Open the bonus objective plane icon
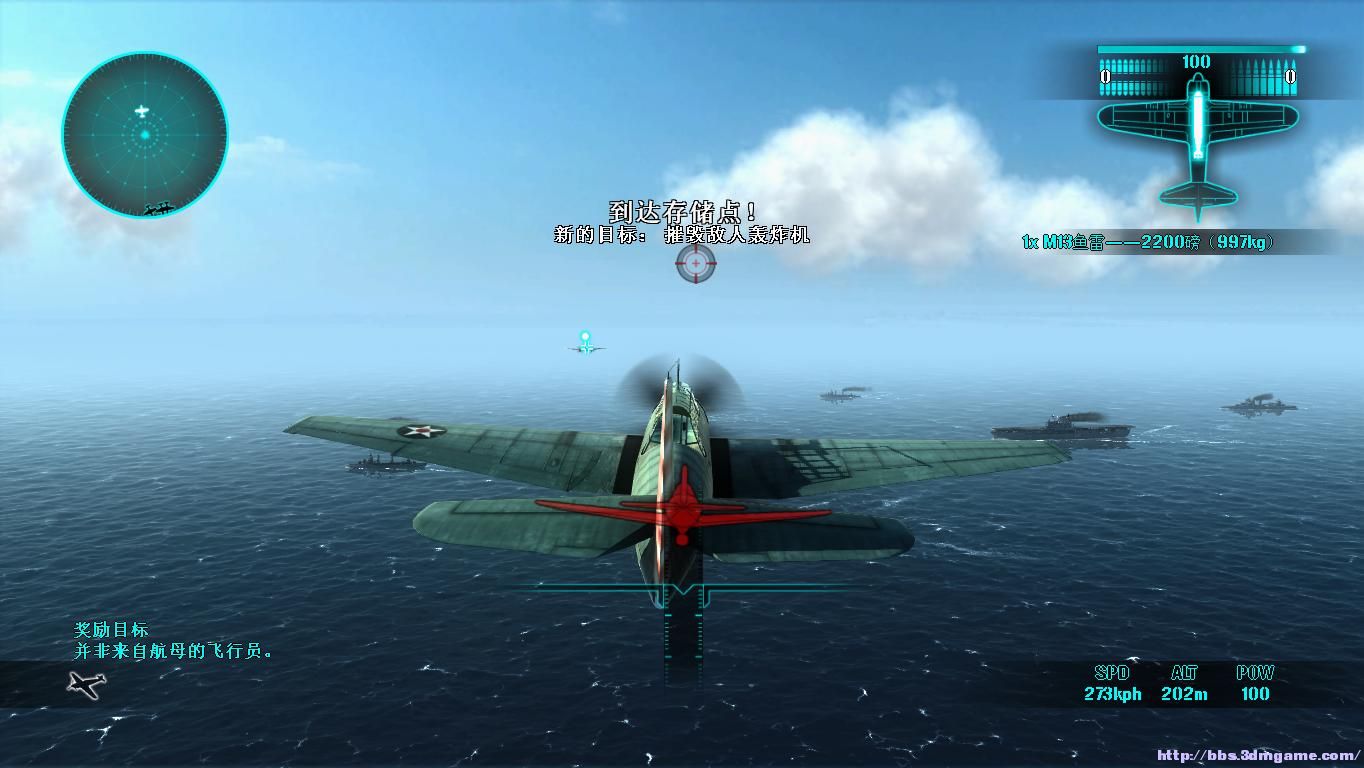Screen dimensions: 1364x768 (87, 684)
